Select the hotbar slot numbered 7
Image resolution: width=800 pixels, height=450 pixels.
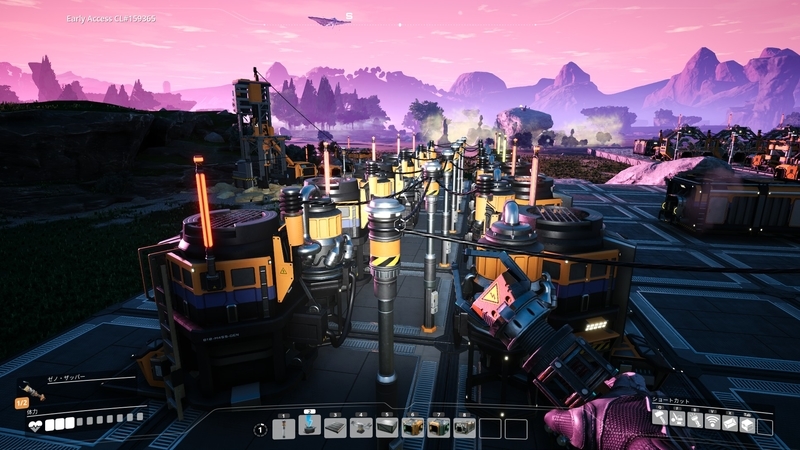click(438, 428)
